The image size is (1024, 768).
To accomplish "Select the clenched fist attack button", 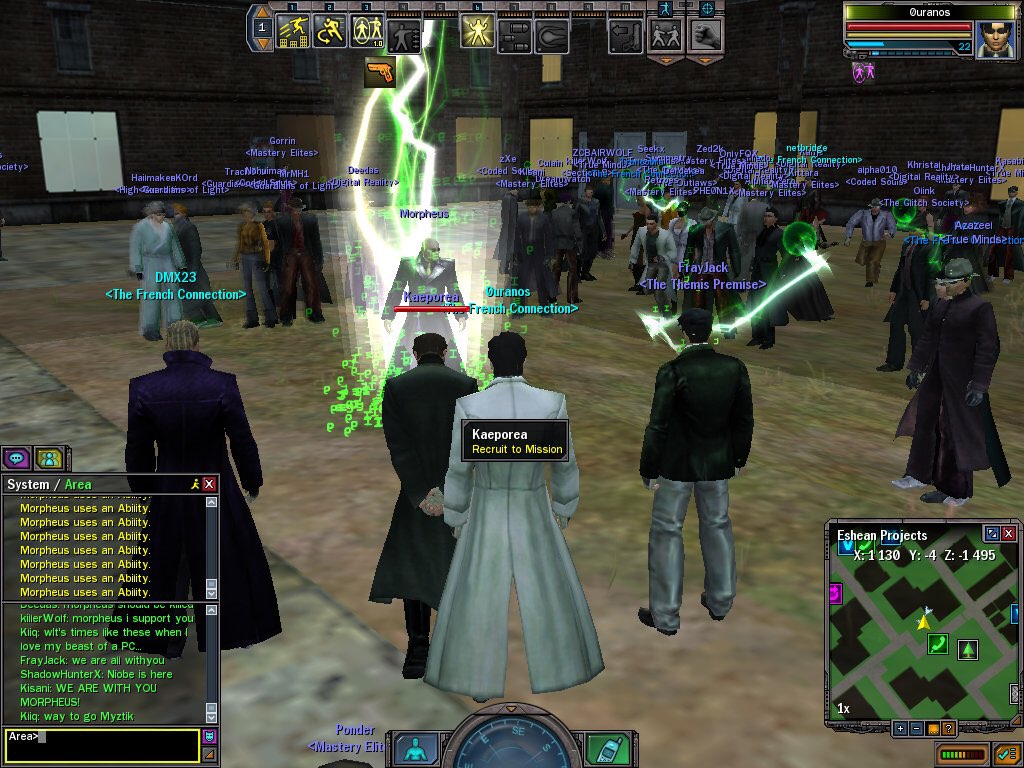I will click(x=705, y=36).
